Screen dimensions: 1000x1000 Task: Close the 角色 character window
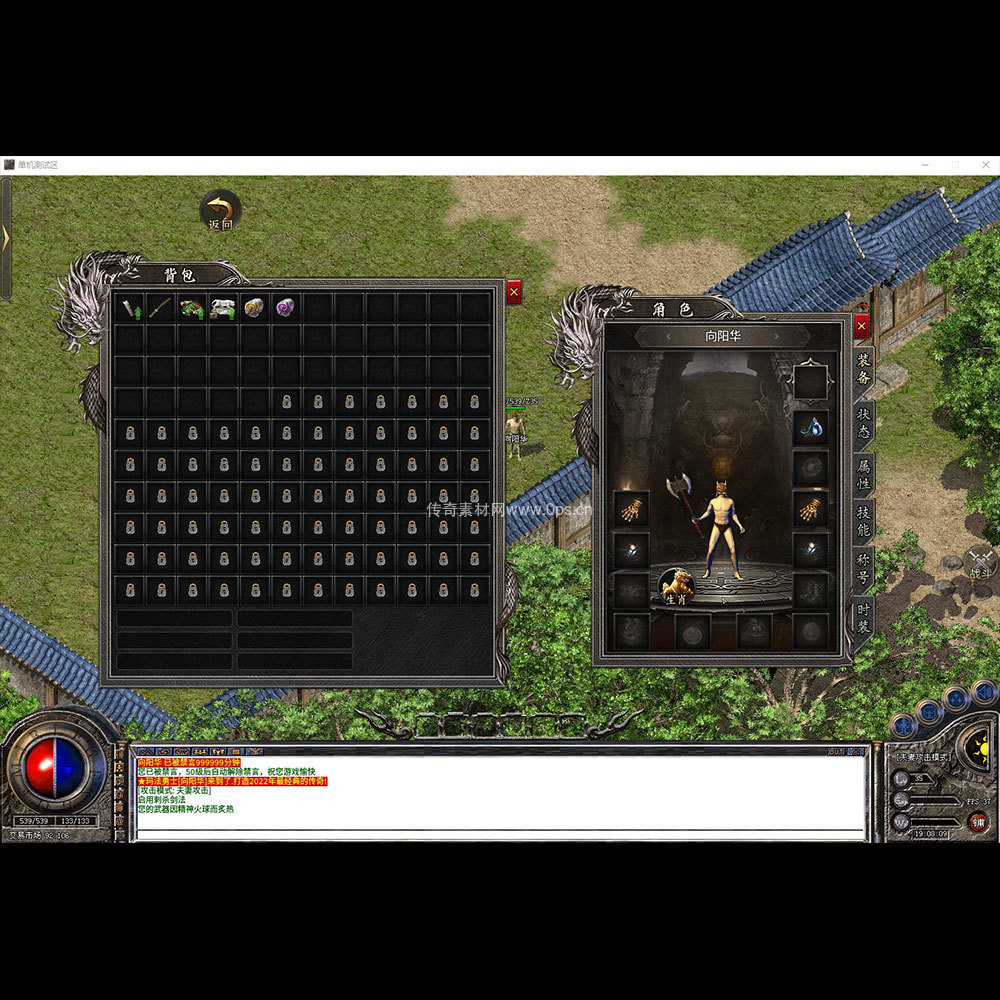862,326
